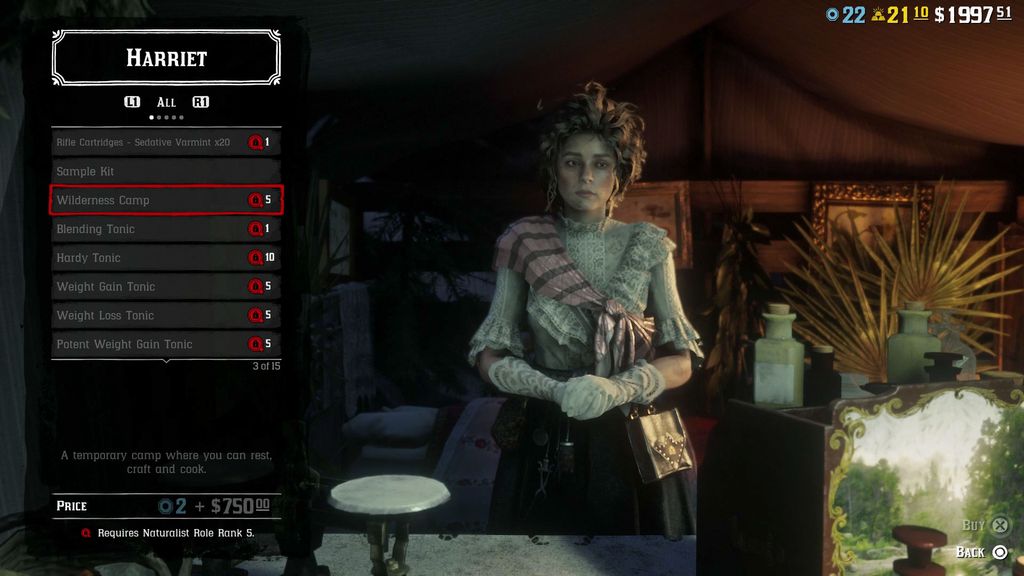Screen dimensions: 1024x576
Task: Switch the All category filter tab
Action: (166, 102)
